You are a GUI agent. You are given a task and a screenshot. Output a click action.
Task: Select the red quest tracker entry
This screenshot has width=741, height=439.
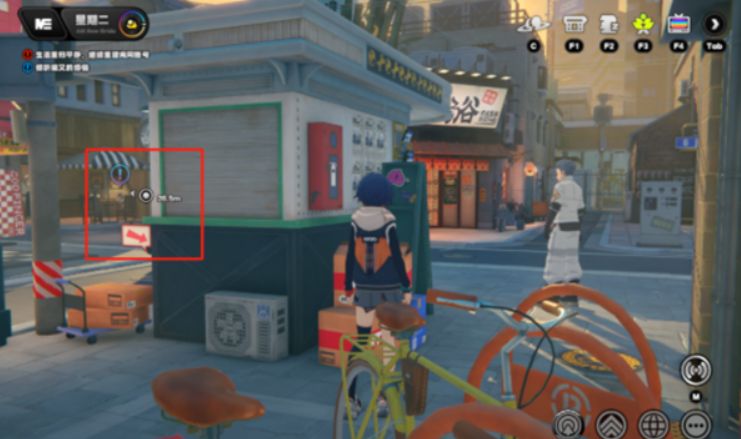coord(30,55)
